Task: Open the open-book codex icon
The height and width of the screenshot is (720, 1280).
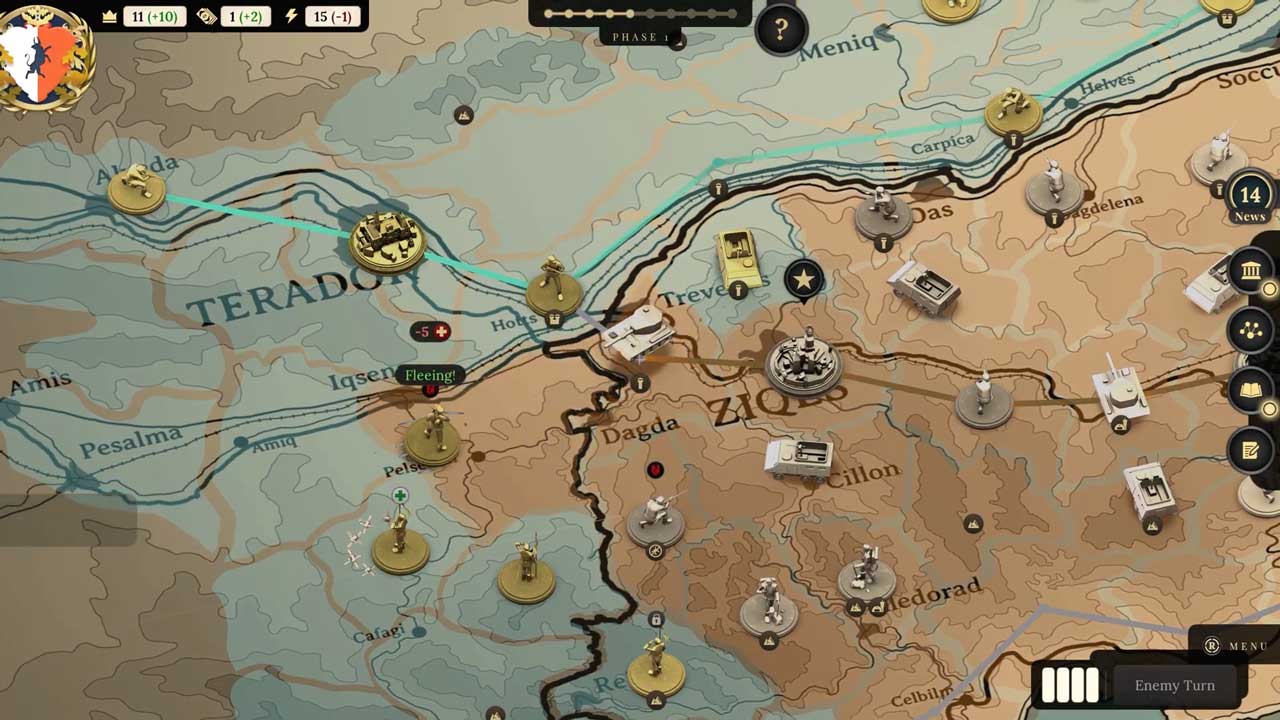Action: (x=1250, y=390)
